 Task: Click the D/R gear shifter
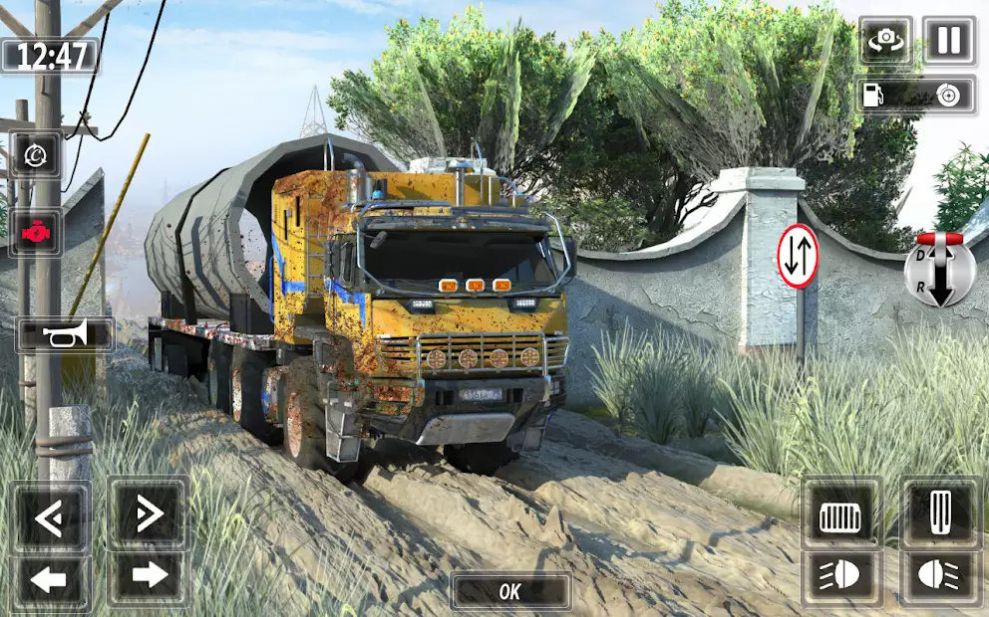939,270
